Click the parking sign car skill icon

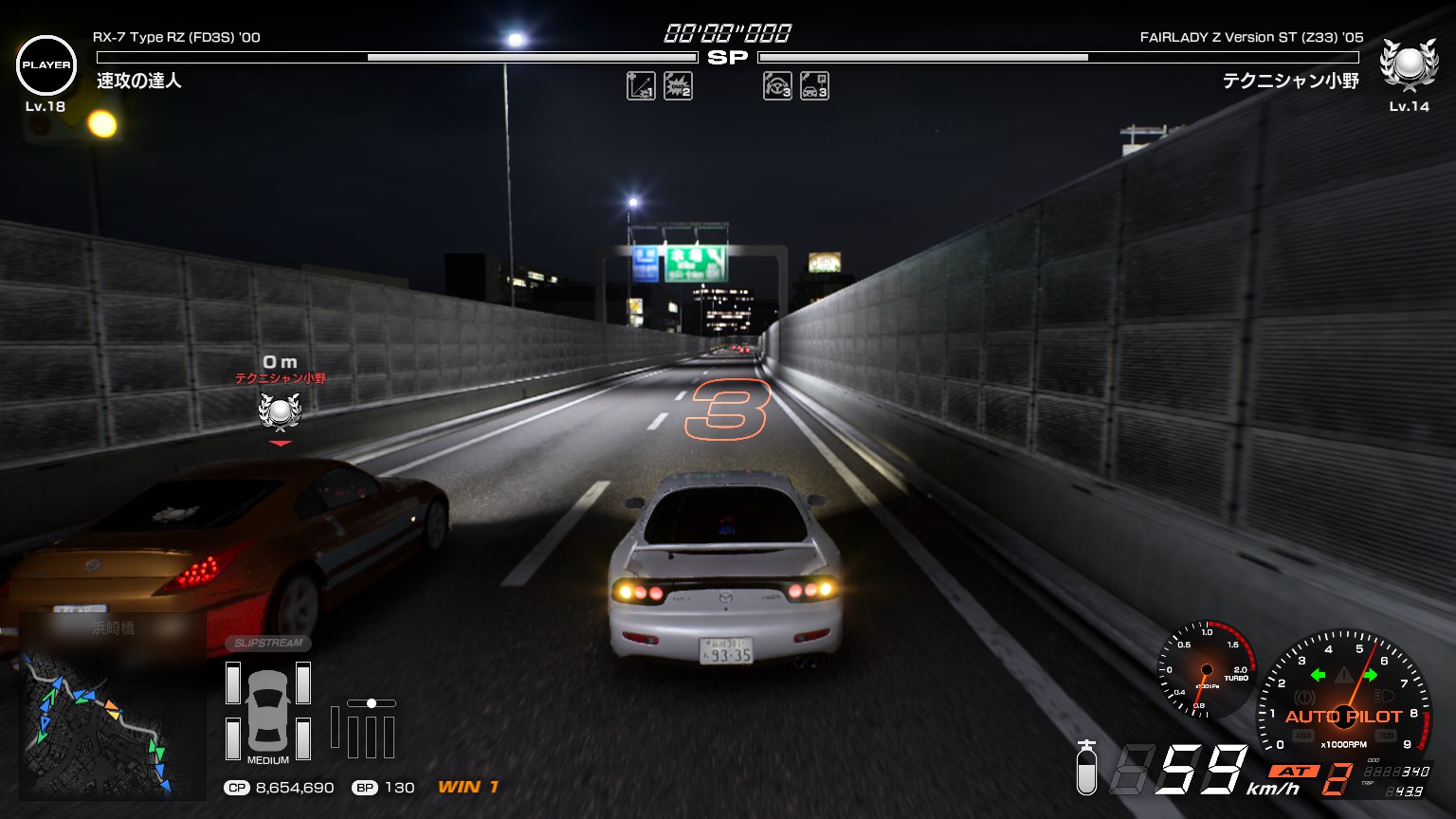tap(814, 86)
